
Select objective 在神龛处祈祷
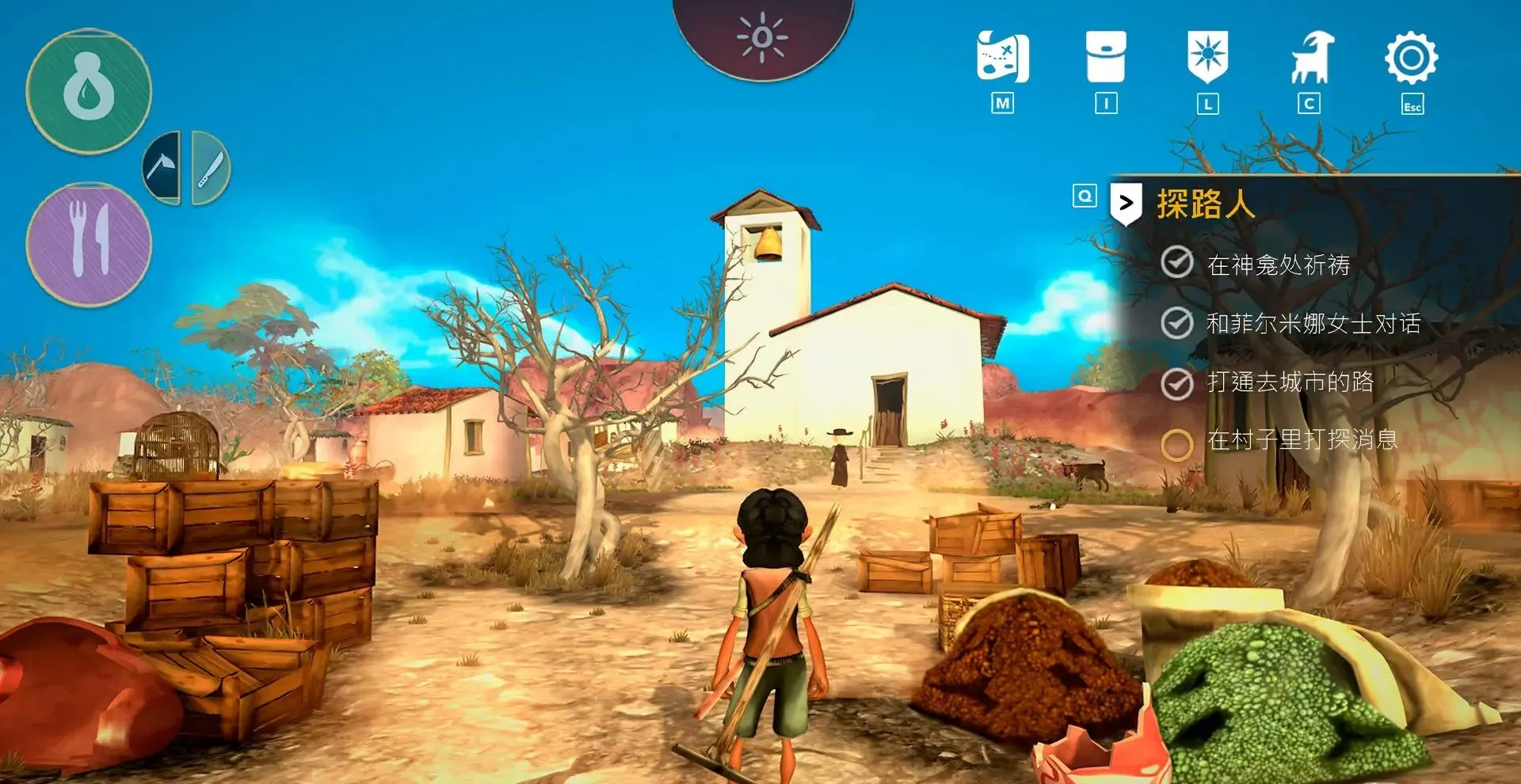(x=1278, y=265)
